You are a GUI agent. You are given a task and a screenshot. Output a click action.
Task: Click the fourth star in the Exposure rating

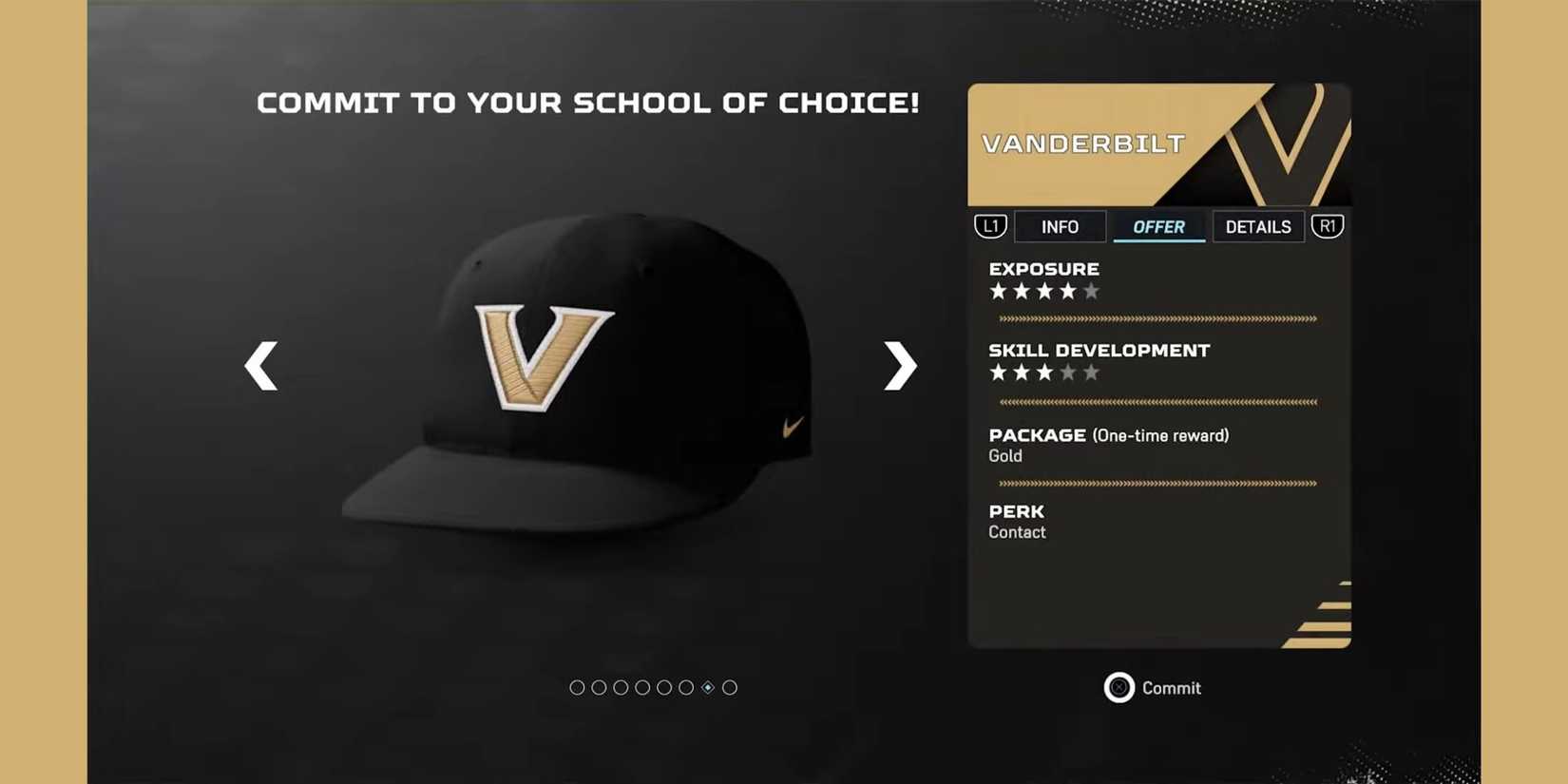coord(1068,292)
